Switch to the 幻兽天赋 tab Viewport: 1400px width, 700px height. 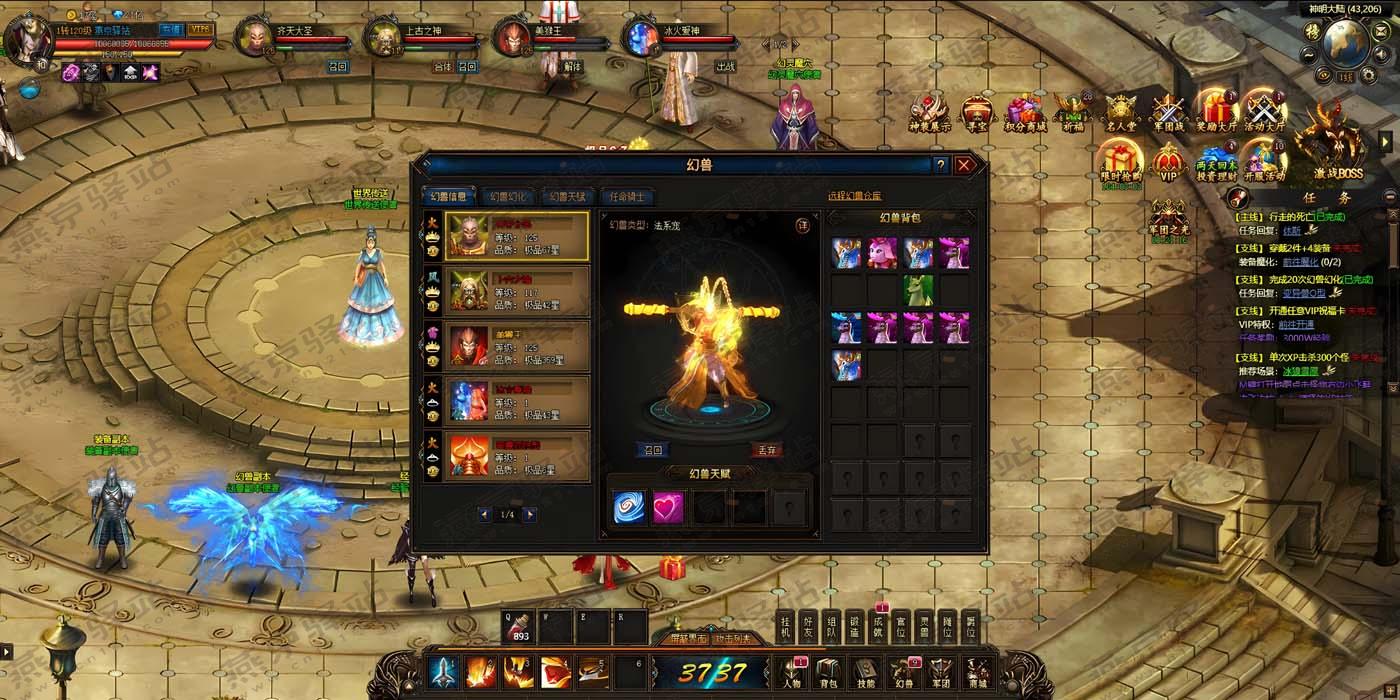click(x=567, y=197)
